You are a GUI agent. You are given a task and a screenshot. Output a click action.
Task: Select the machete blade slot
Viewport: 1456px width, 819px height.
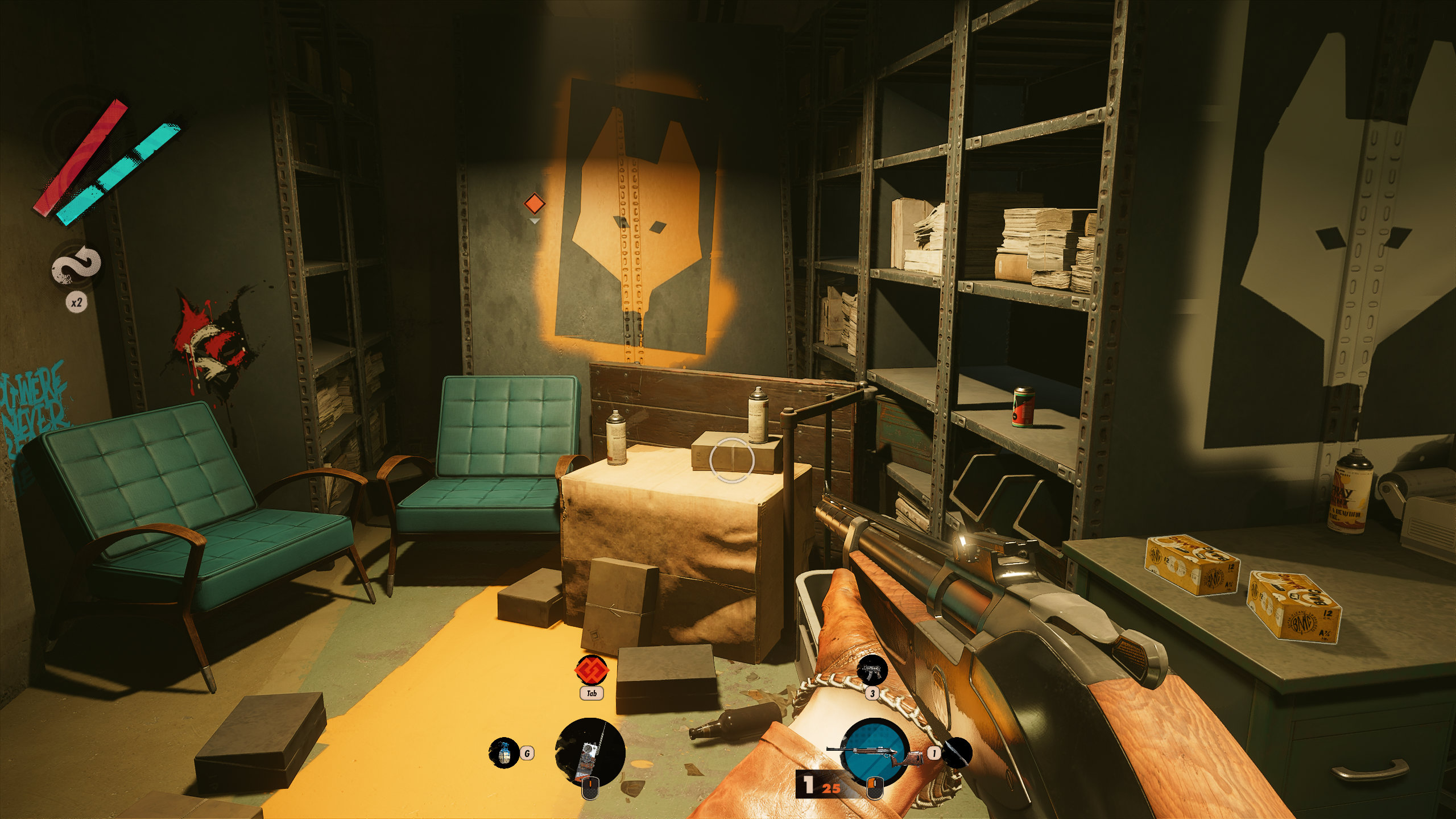pos(957,752)
